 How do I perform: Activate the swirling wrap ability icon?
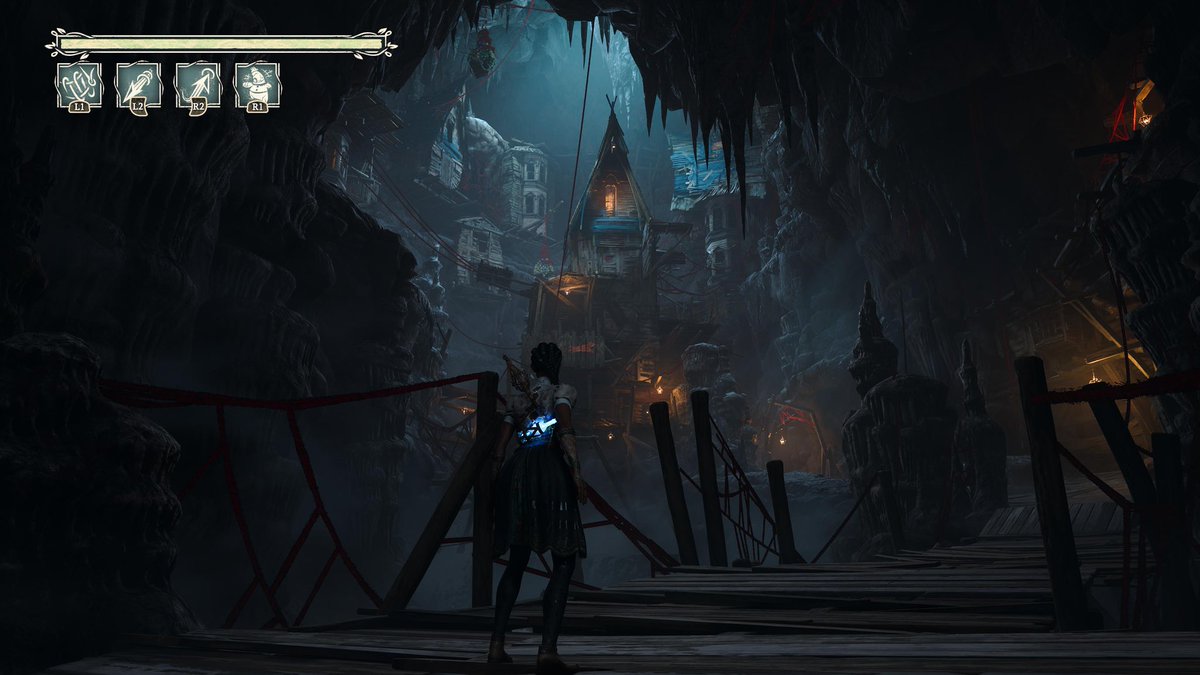(79, 84)
